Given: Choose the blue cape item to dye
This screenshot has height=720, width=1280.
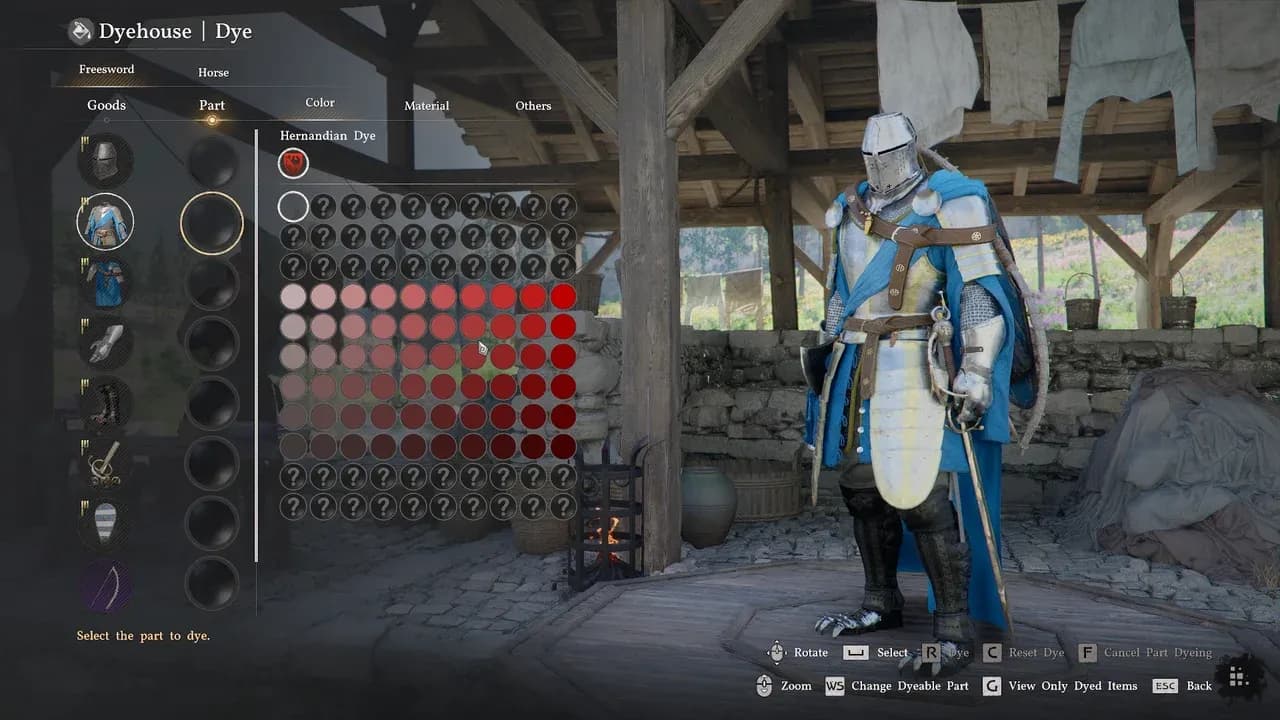Looking at the screenshot, I should [x=105, y=282].
